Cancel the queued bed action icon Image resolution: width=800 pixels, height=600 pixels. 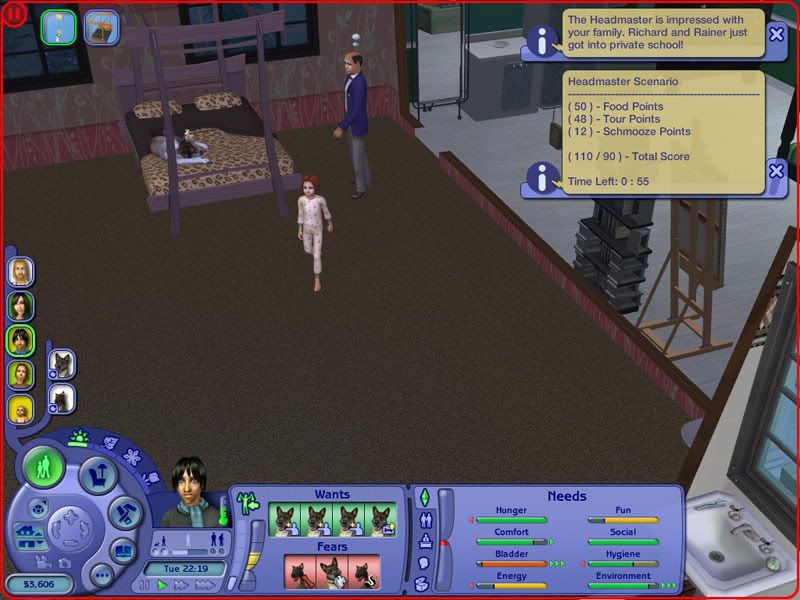[x=101, y=26]
